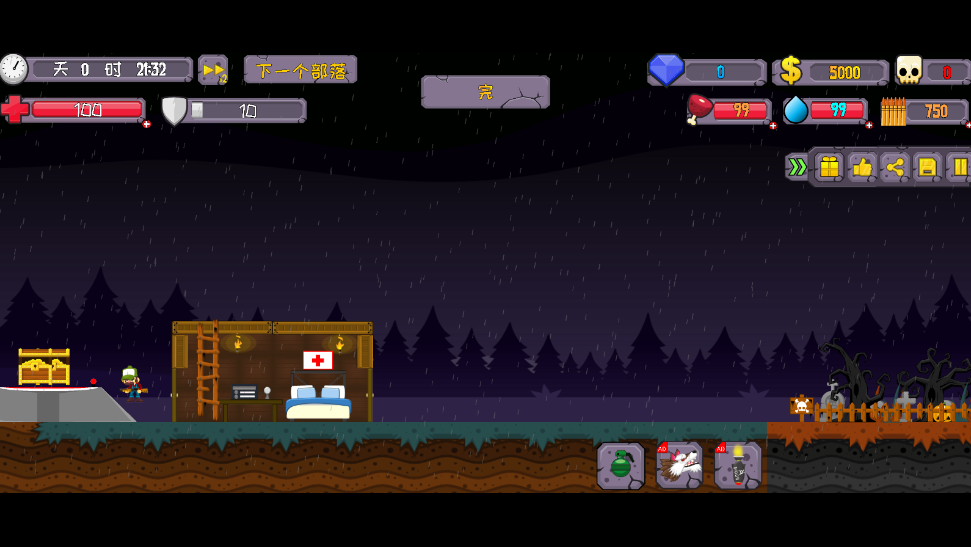Pause the game
Viewport: 971px width, 547px height.
pos(959,167)
